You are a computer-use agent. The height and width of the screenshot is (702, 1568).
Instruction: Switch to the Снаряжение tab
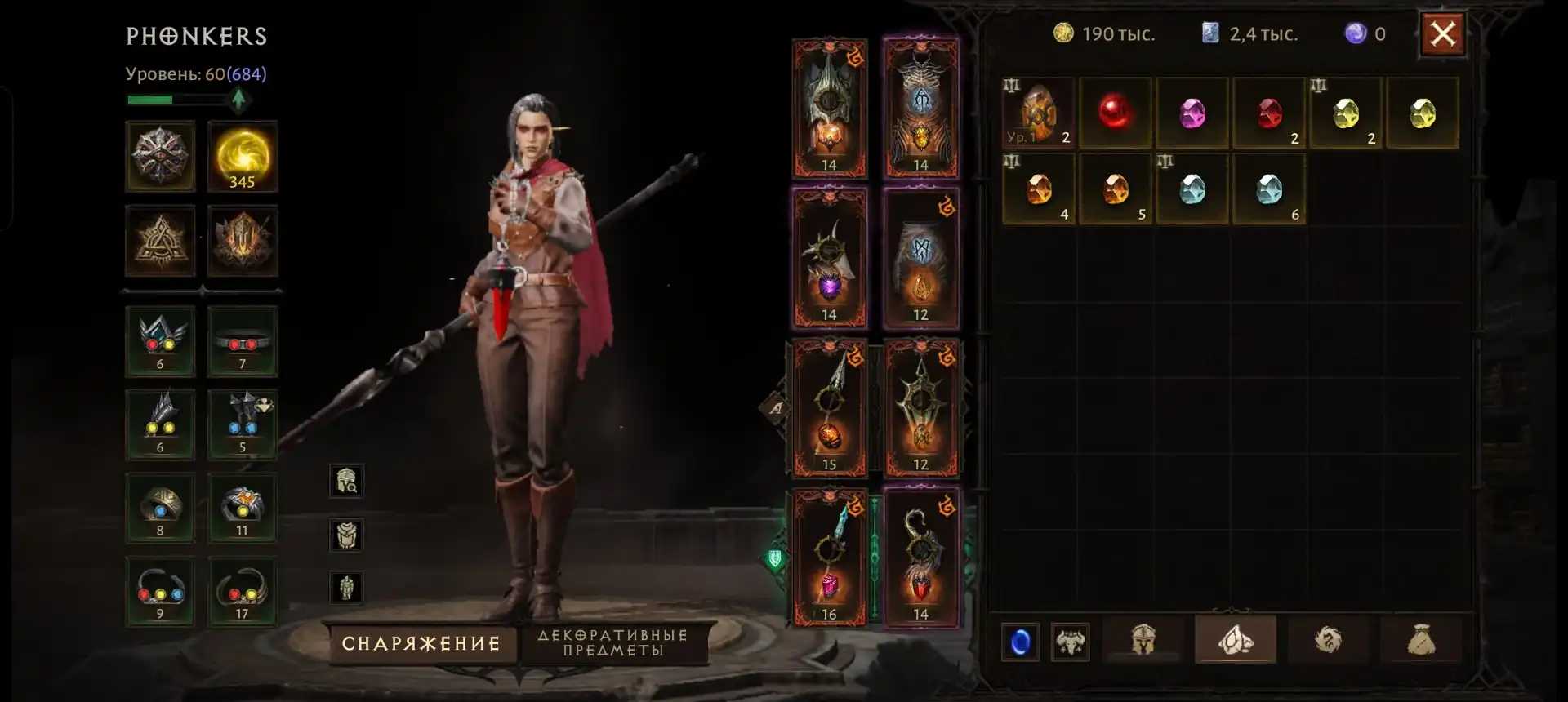click(421, 644)
